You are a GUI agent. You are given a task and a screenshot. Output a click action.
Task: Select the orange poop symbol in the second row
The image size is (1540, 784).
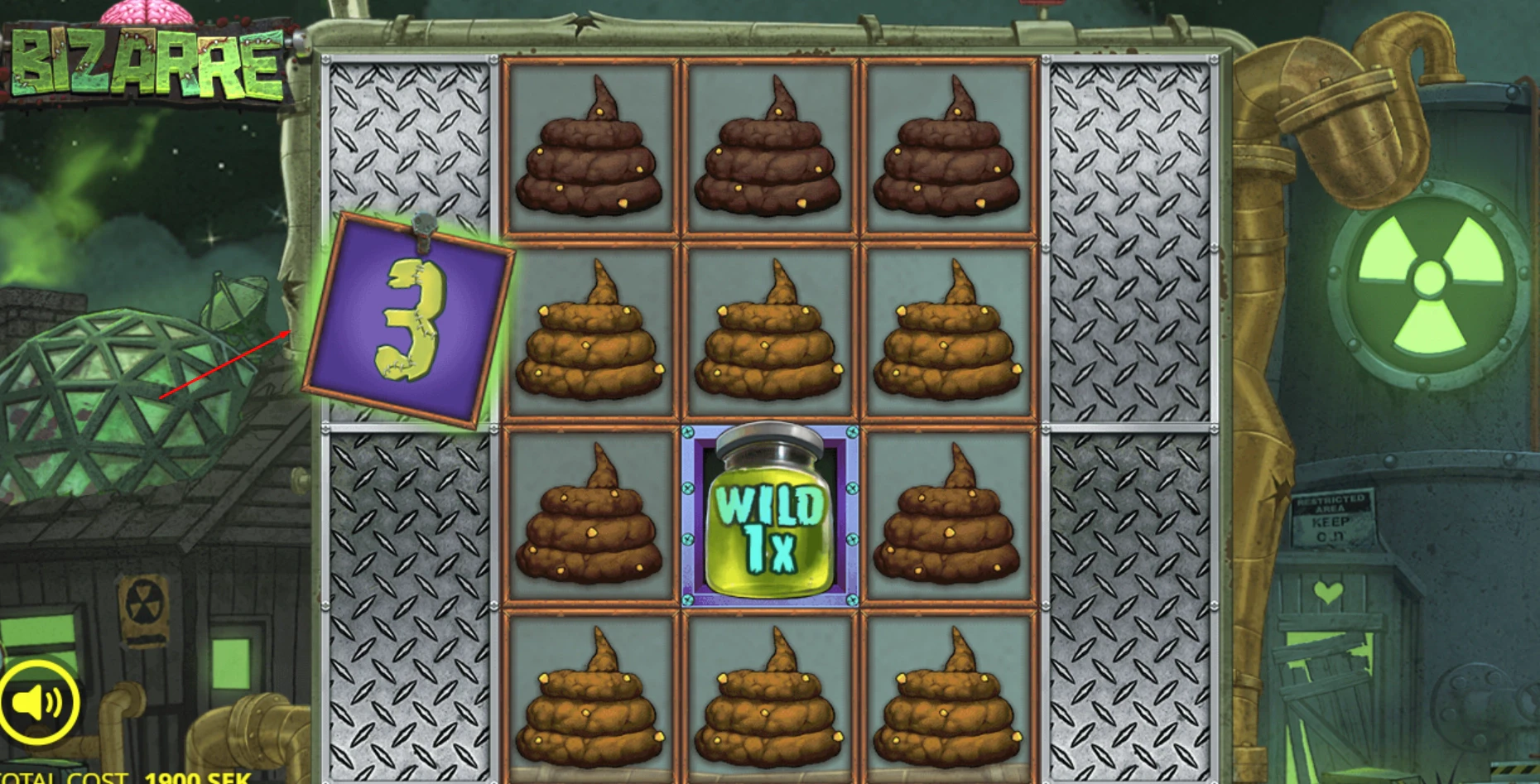(x=592, y=335)
